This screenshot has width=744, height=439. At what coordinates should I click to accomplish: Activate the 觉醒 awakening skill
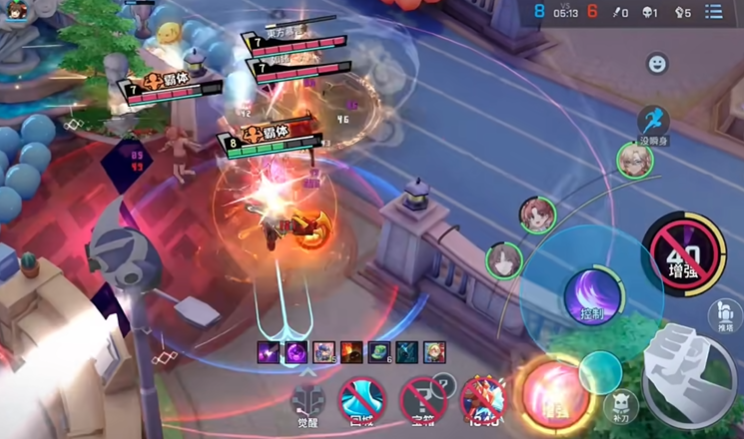point(308,401)
